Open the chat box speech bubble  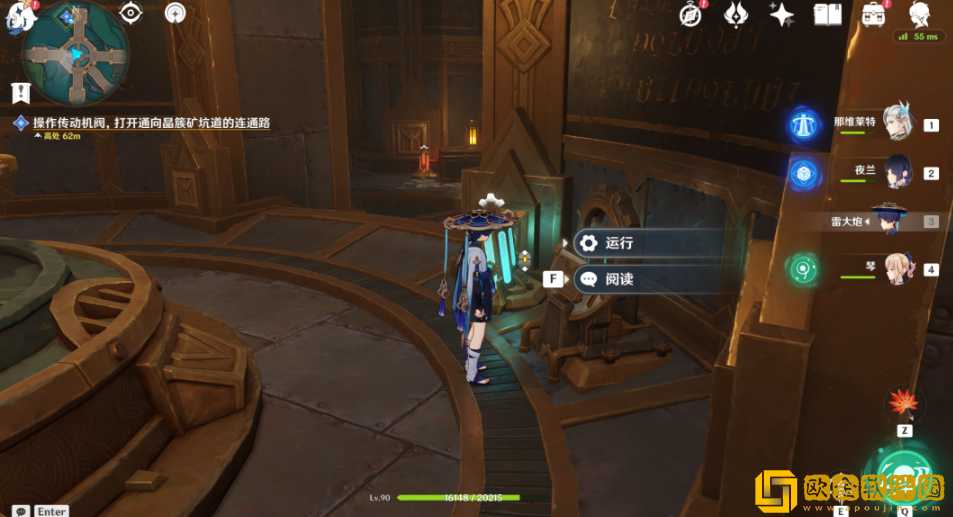[20, 510]
